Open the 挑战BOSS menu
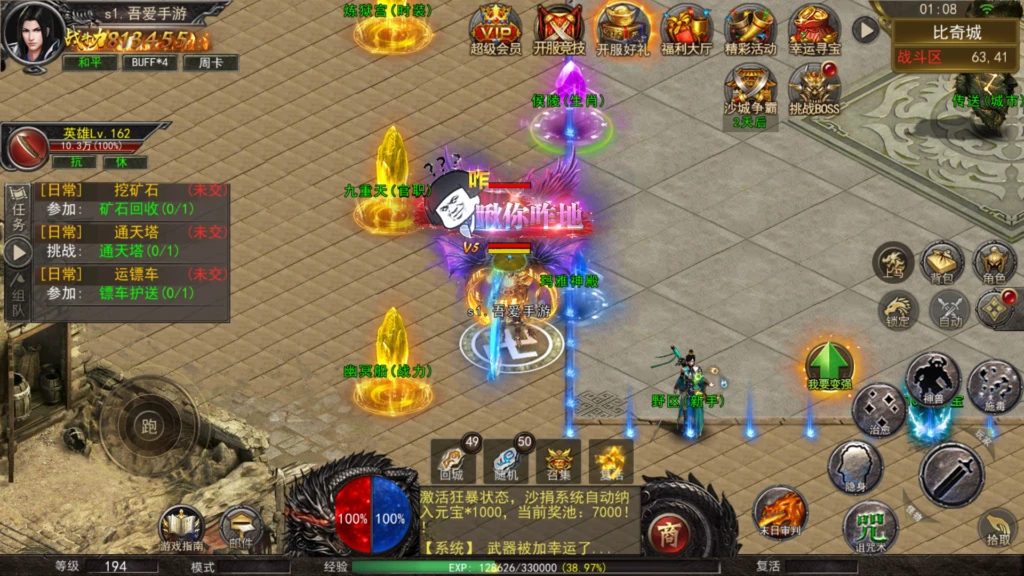 pos(813,90)
